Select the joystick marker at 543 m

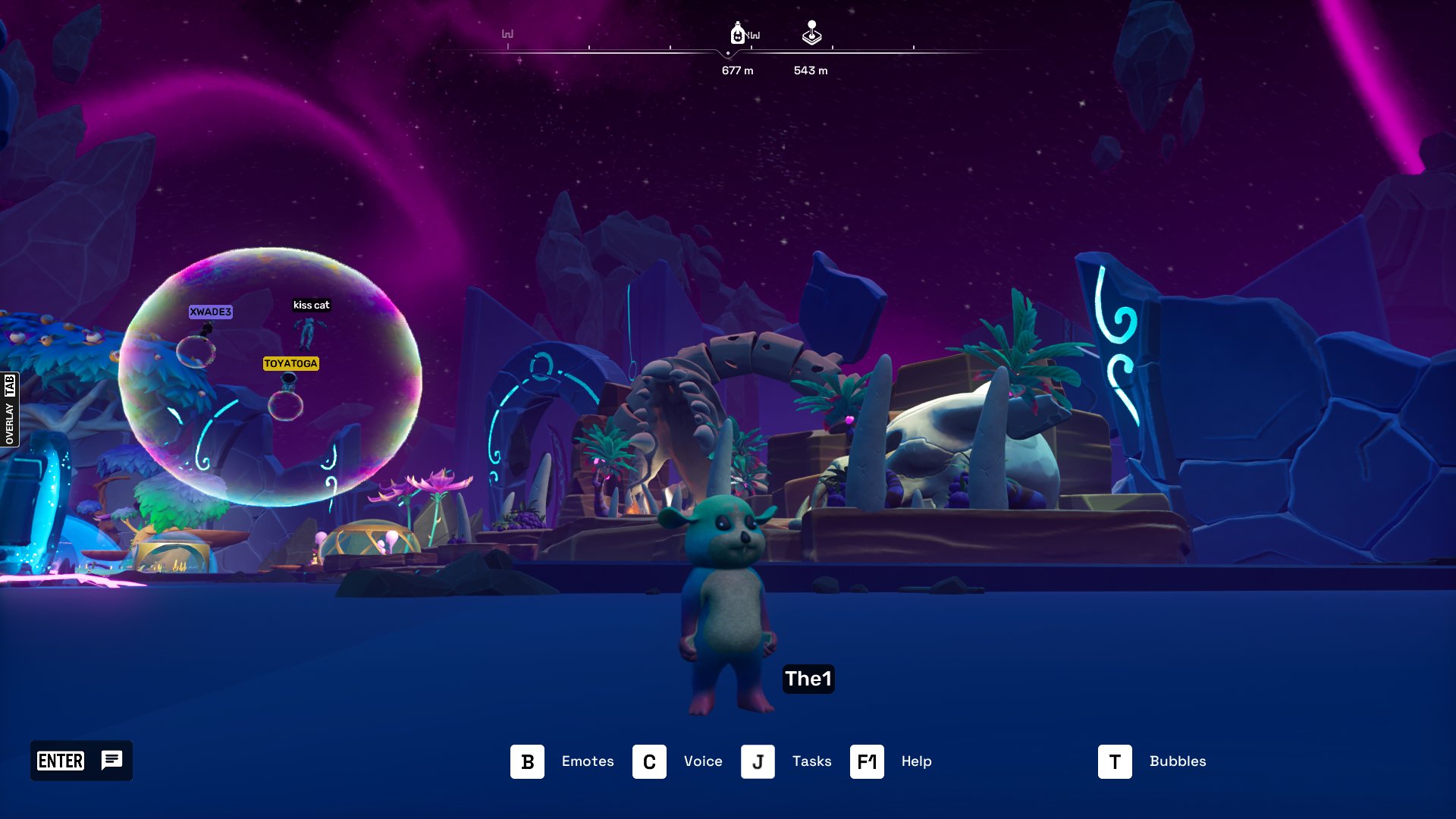[811, 33]
